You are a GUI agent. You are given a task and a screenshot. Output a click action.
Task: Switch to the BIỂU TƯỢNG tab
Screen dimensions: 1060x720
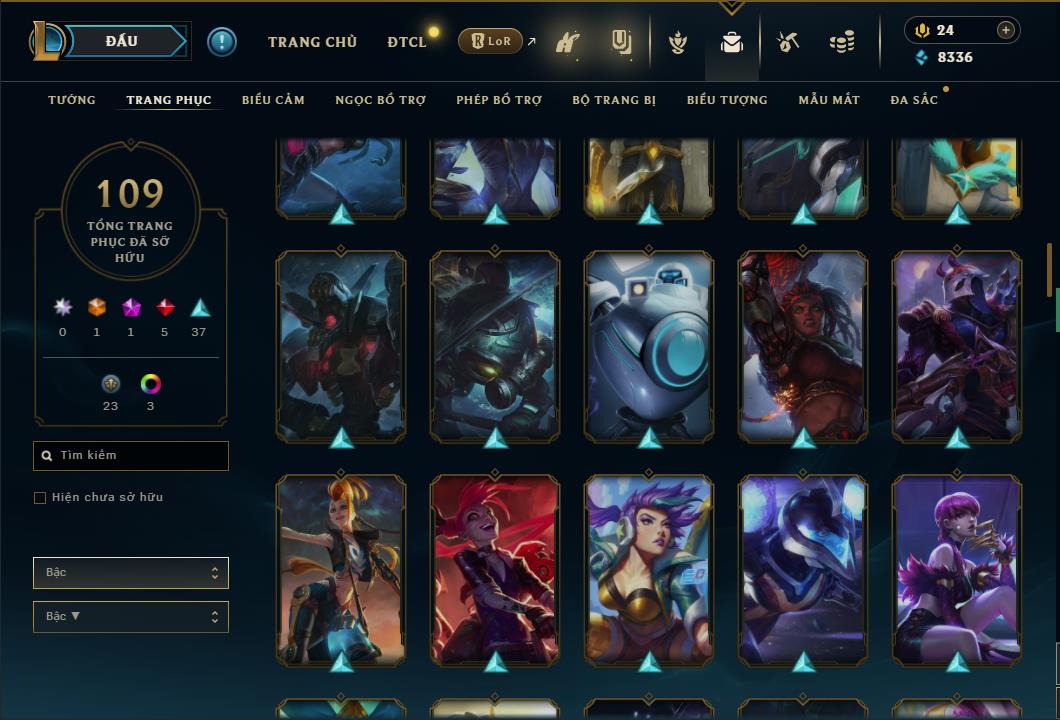click(727, 100)
